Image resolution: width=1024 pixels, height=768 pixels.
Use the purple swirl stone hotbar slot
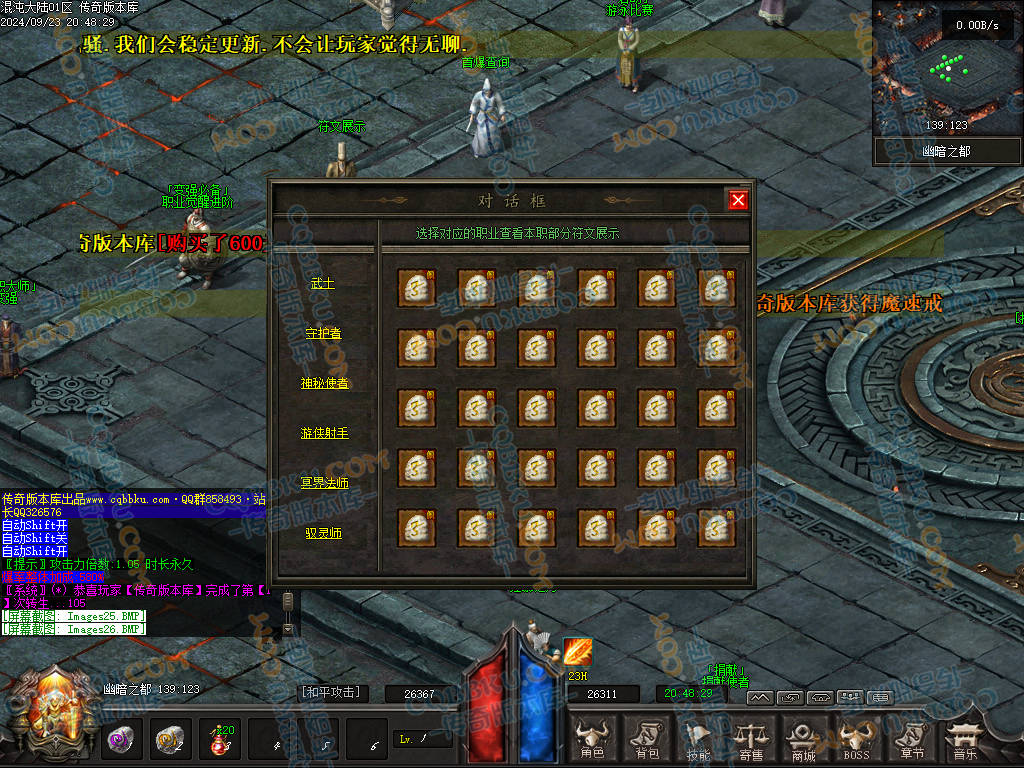coord(123,740)
